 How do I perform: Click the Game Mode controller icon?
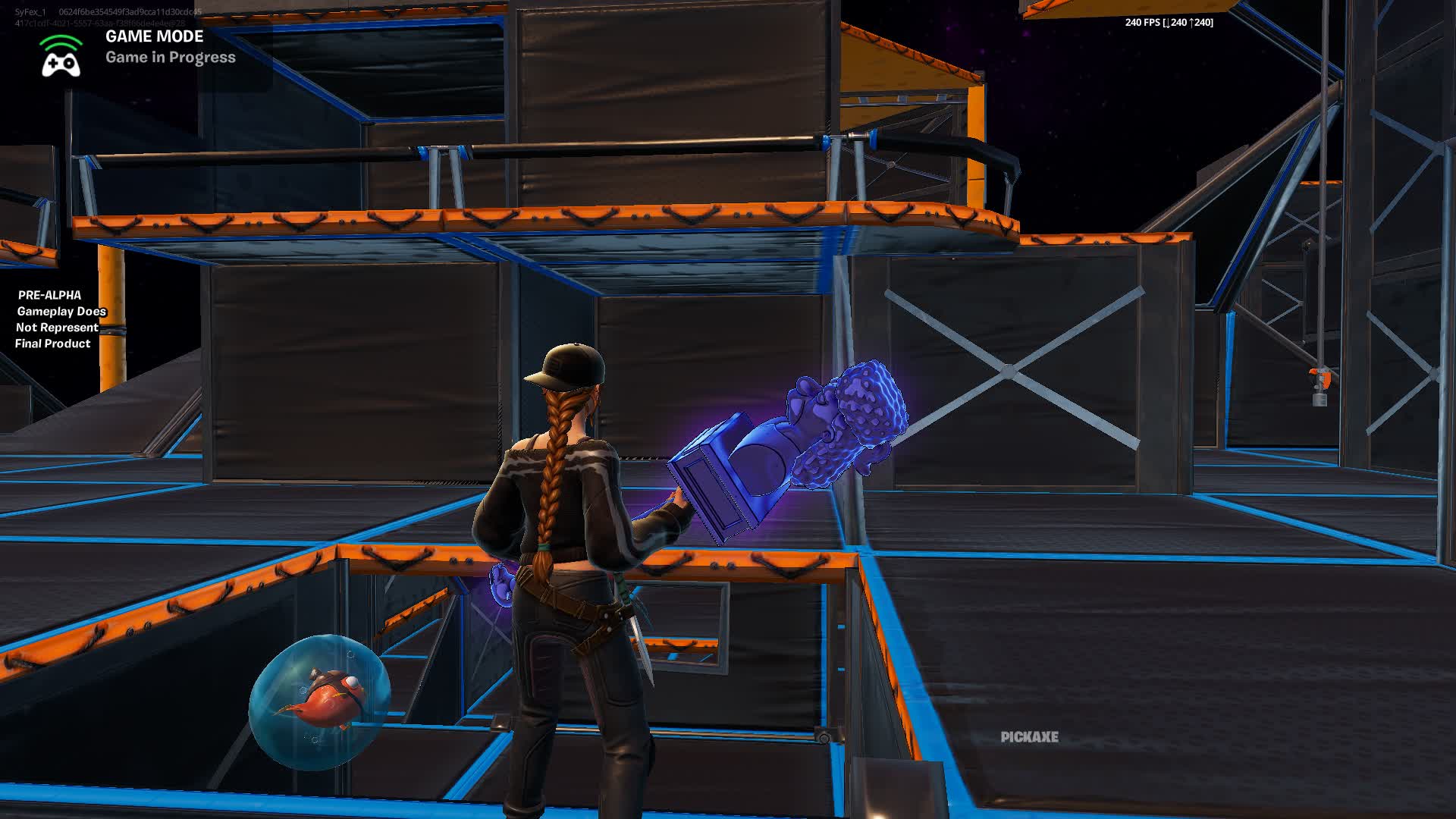pos(61,64)
